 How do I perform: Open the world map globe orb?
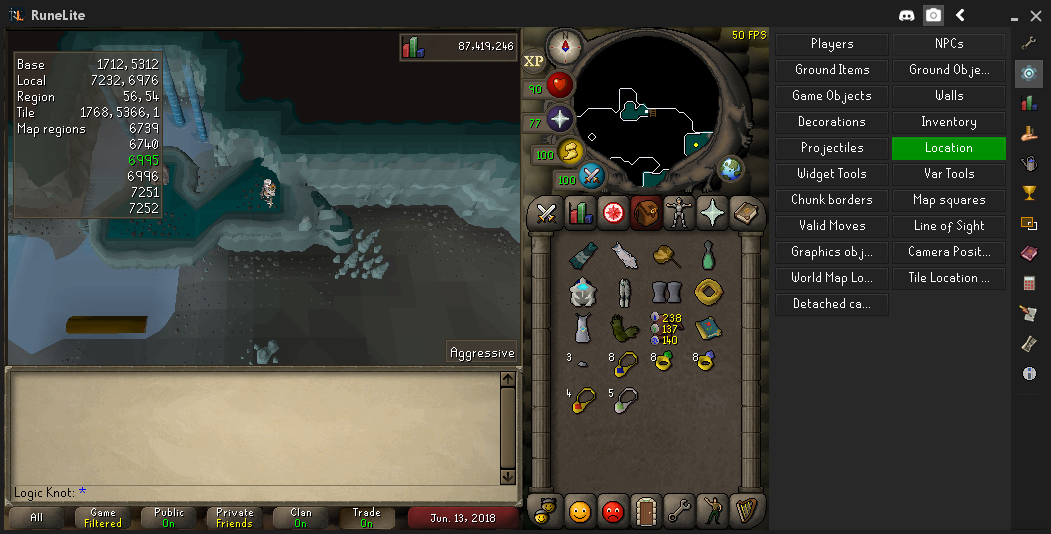(x=731, y=168)
